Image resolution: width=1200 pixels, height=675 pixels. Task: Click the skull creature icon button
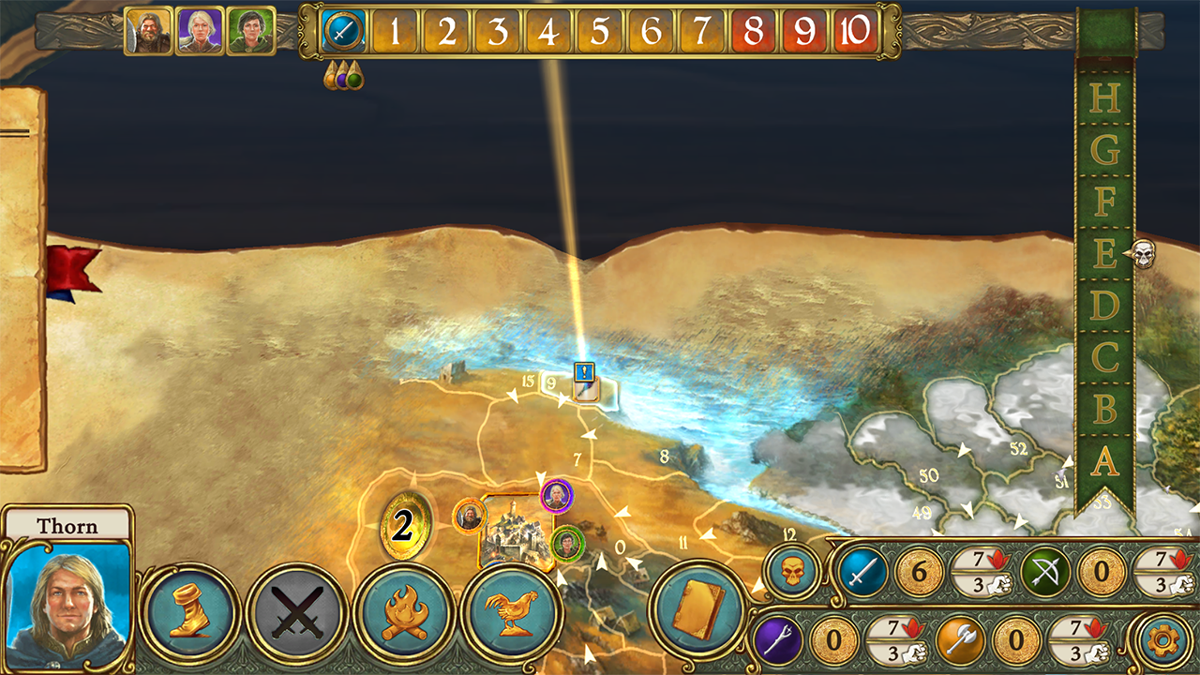pyautogui.click(x=792, y=572)
